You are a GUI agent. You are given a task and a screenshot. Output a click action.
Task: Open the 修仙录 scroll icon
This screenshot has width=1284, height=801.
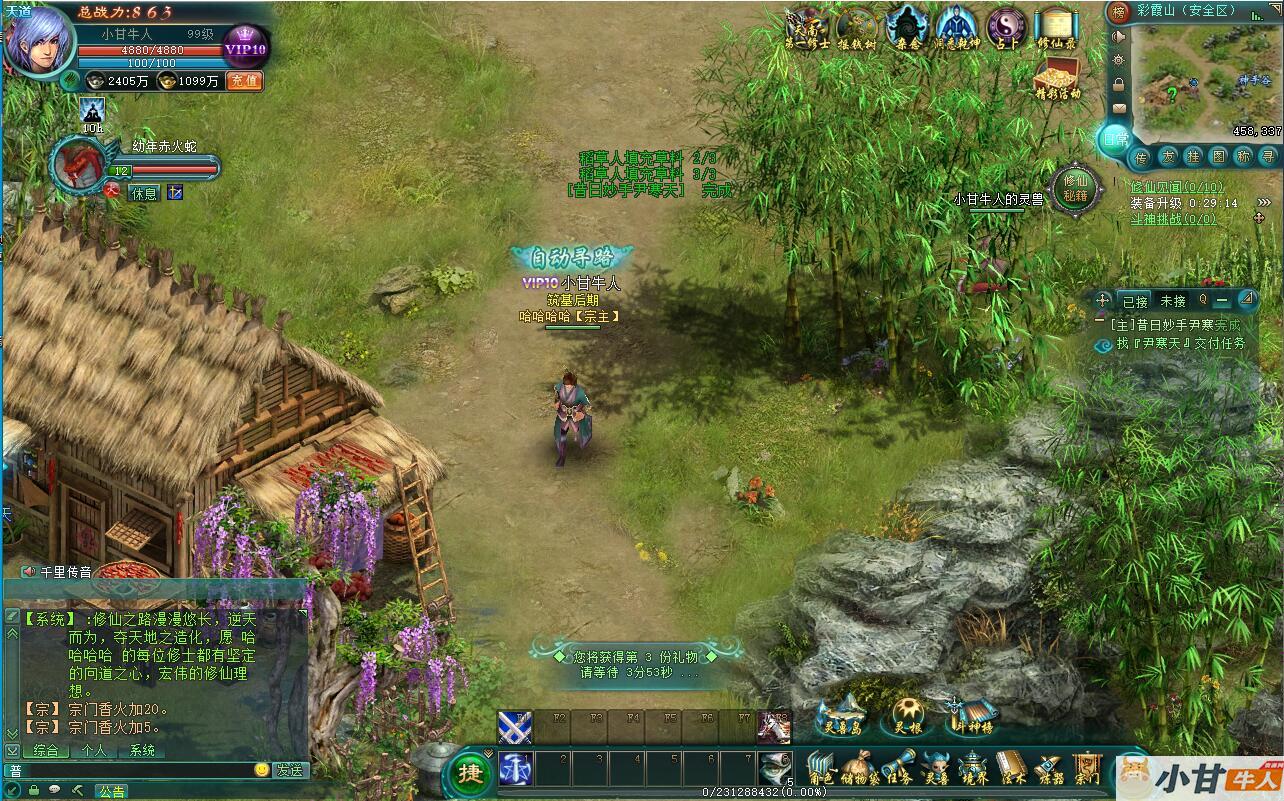(1056, 28)
